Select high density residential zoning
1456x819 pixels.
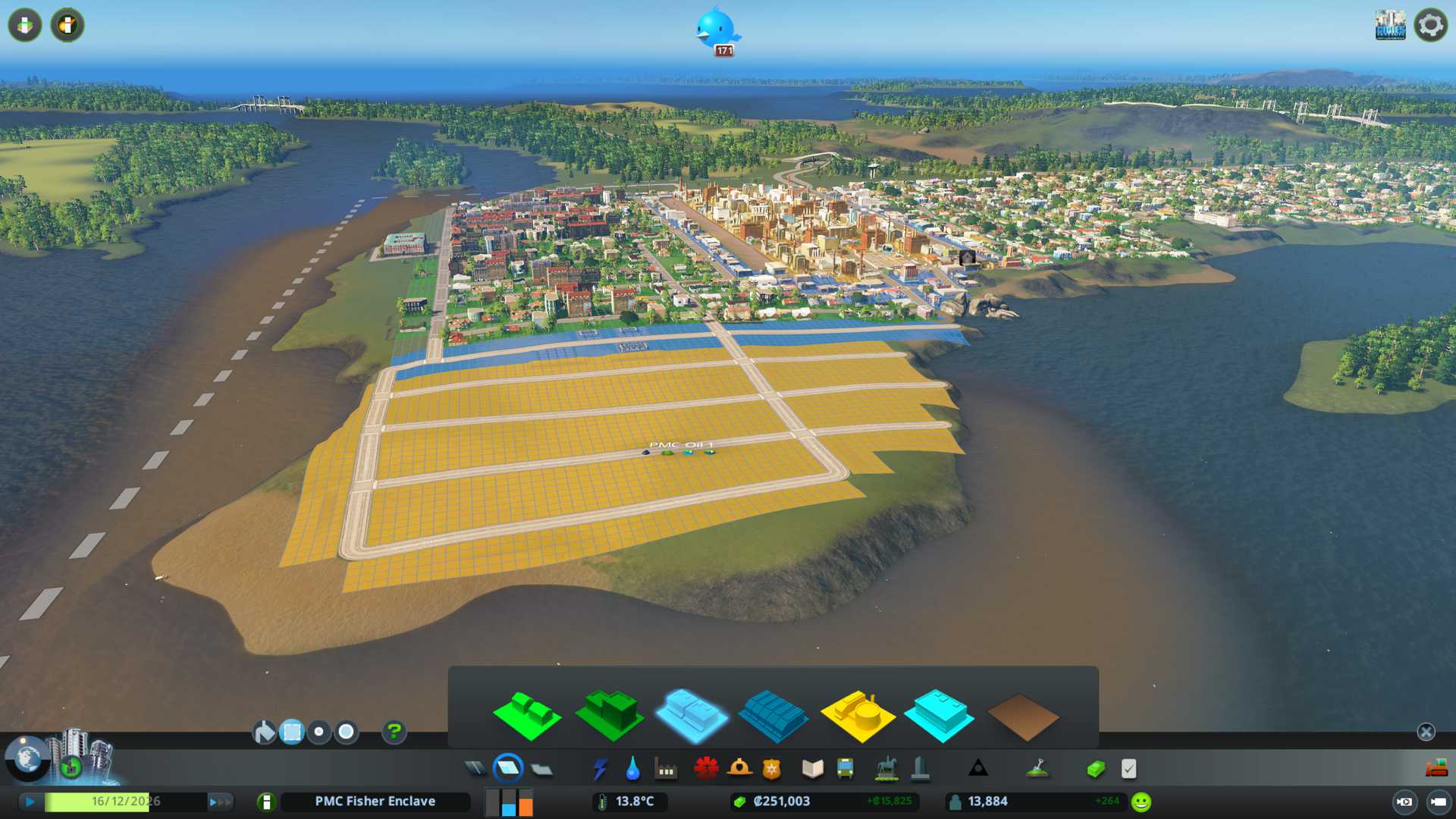tap(610, 715)
